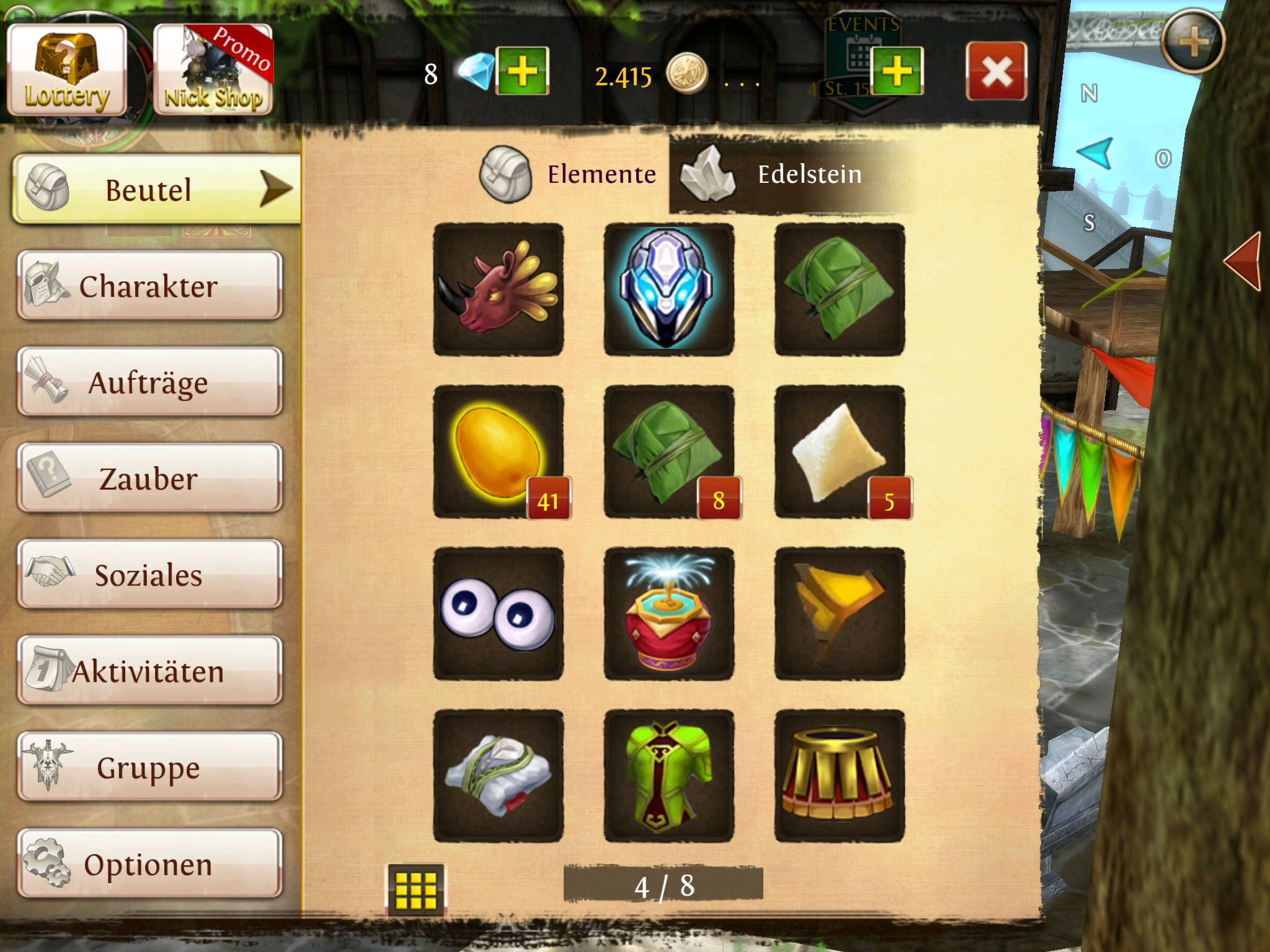
Task: Open the Lottery chest button
Action: tap(67, 71)
